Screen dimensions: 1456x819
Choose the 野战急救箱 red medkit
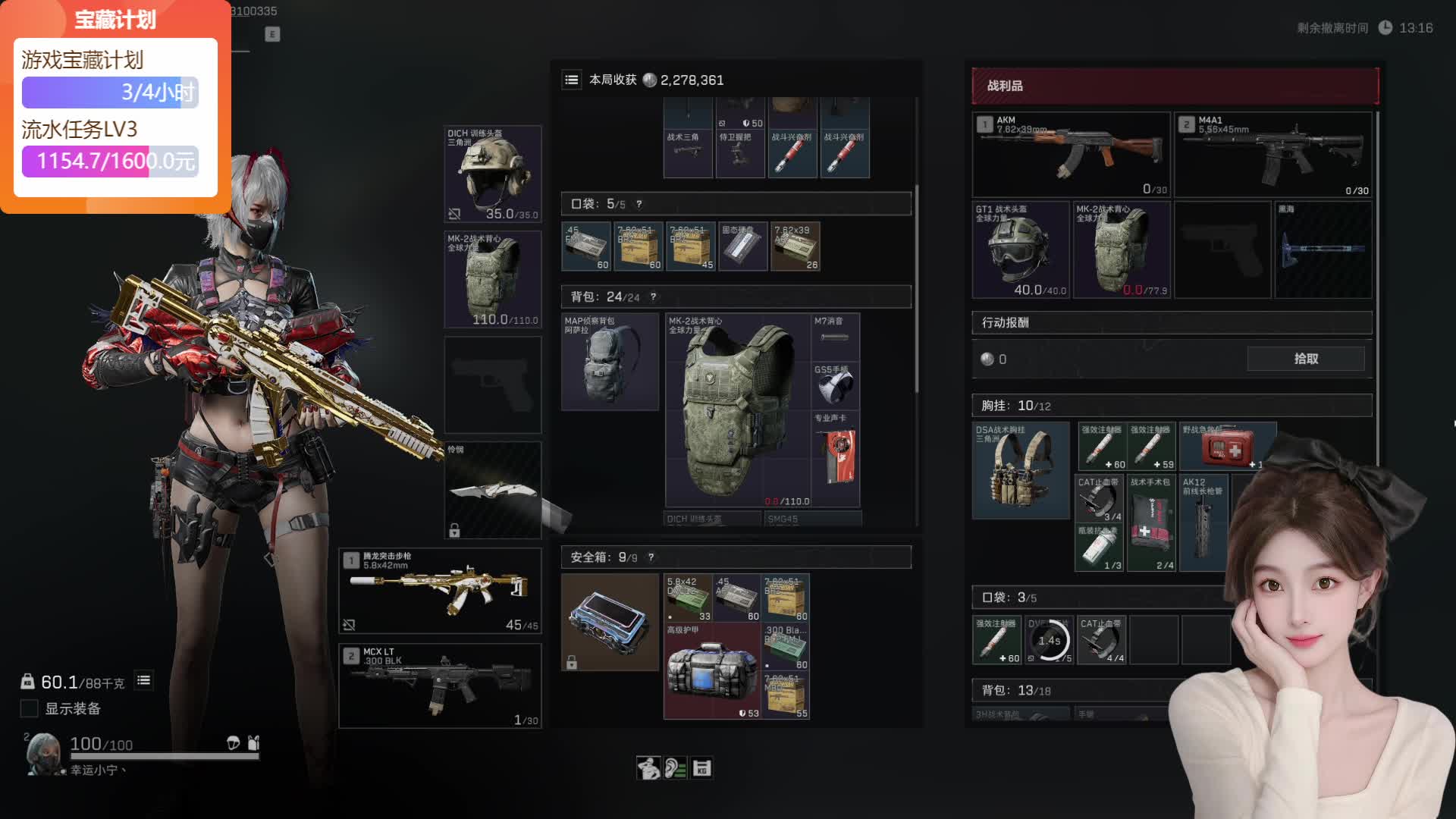click(1227, 446)
